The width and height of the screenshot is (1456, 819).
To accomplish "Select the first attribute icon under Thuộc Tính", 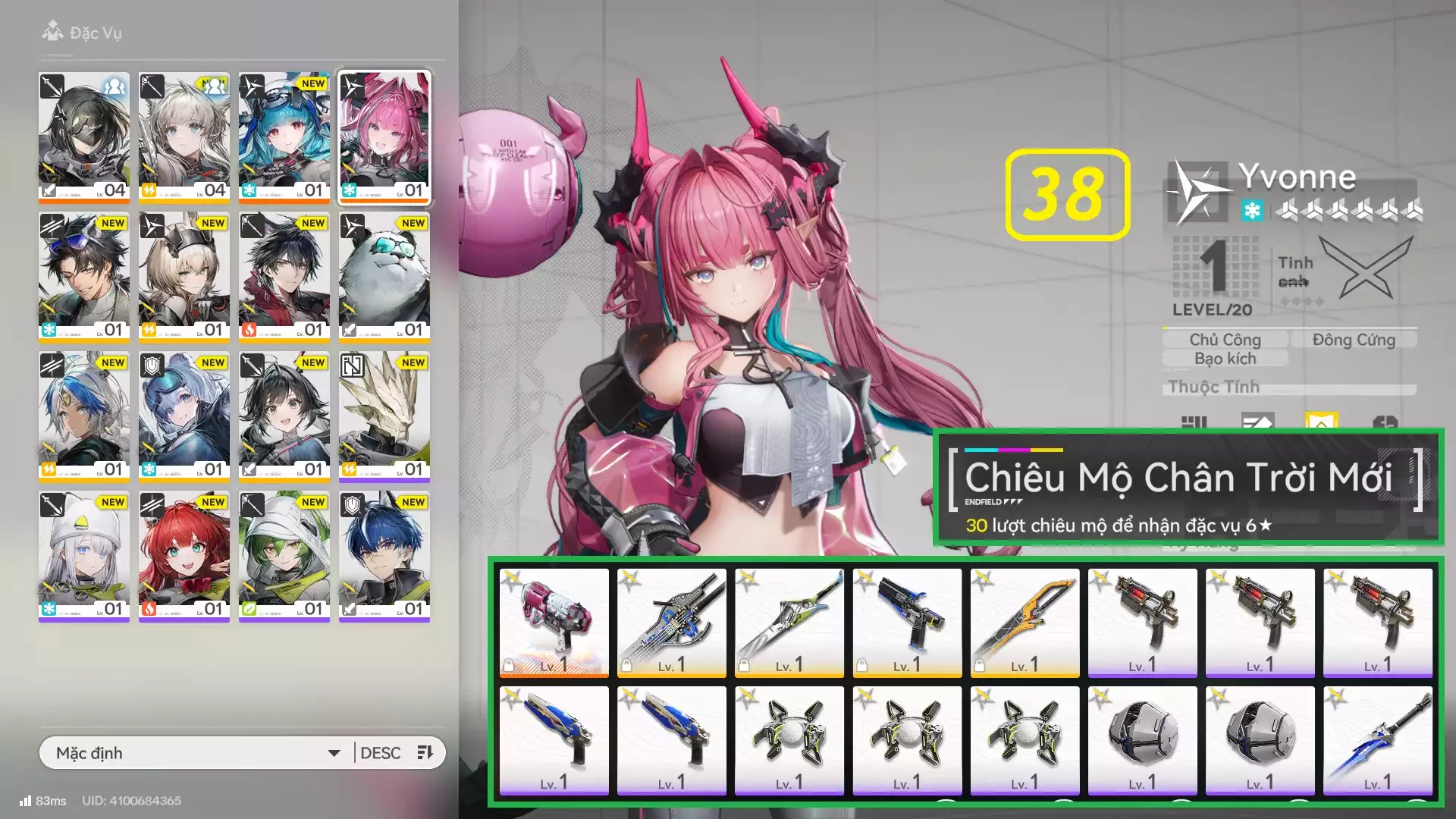I will coord(1195,422).
